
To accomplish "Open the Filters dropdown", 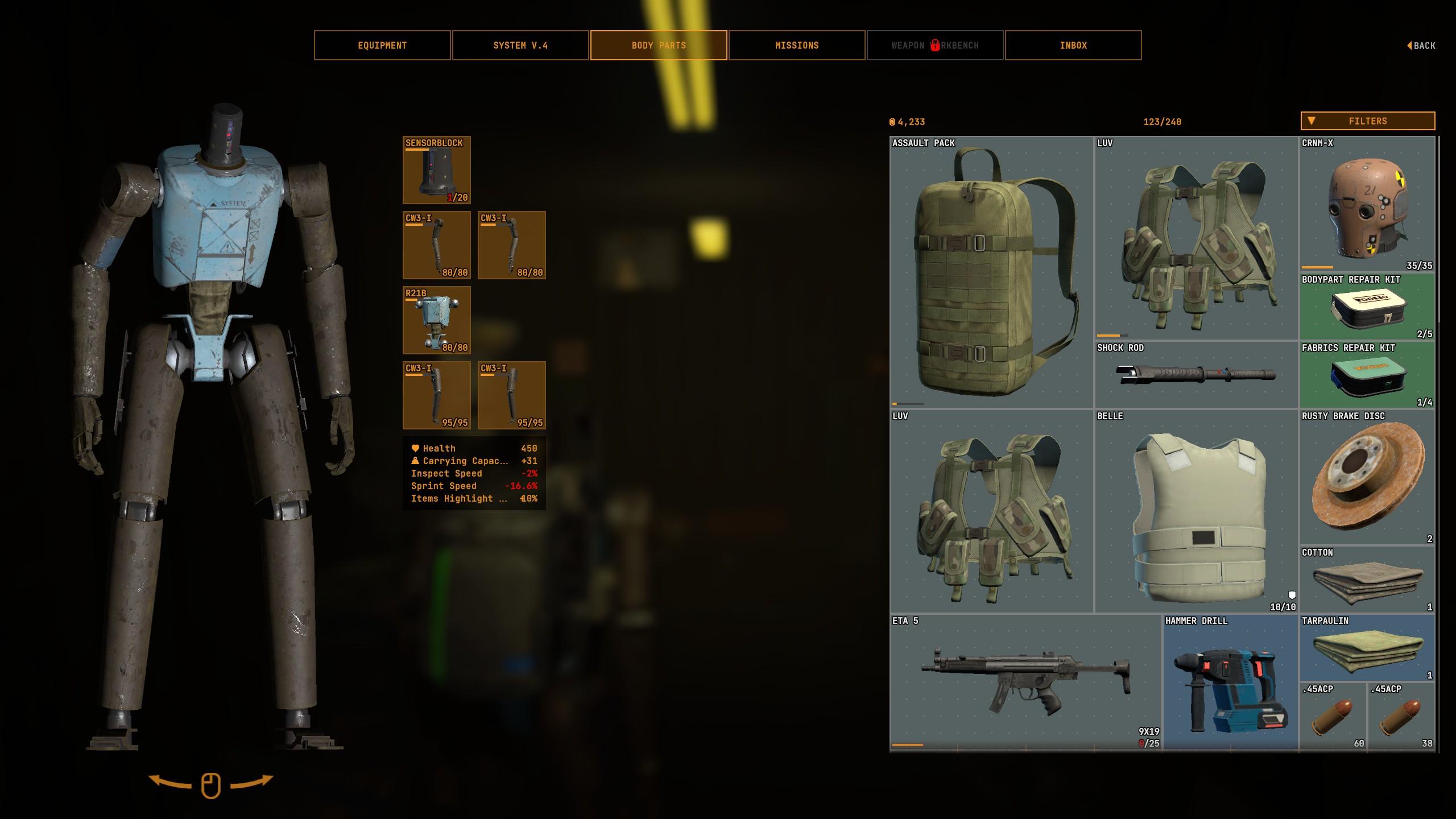I will click(1367, 121).
